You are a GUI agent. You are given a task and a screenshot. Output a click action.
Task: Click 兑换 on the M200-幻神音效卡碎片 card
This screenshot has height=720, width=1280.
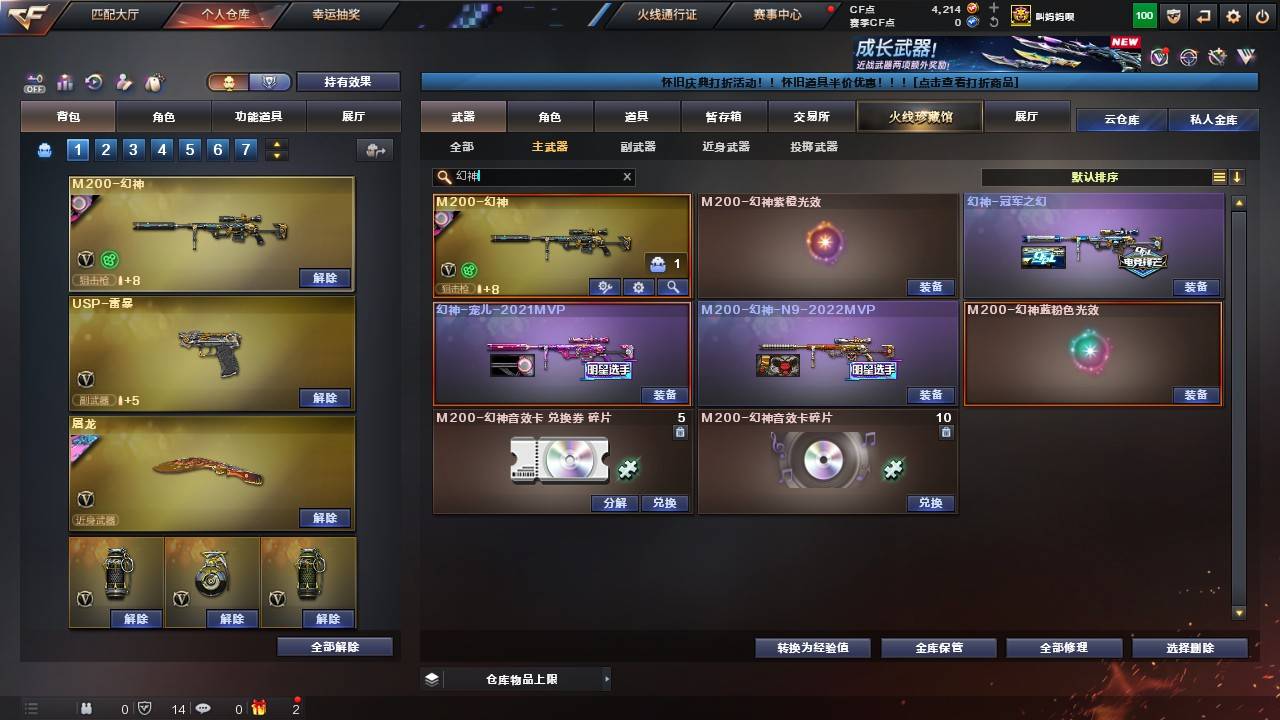(x=931, y=503)
